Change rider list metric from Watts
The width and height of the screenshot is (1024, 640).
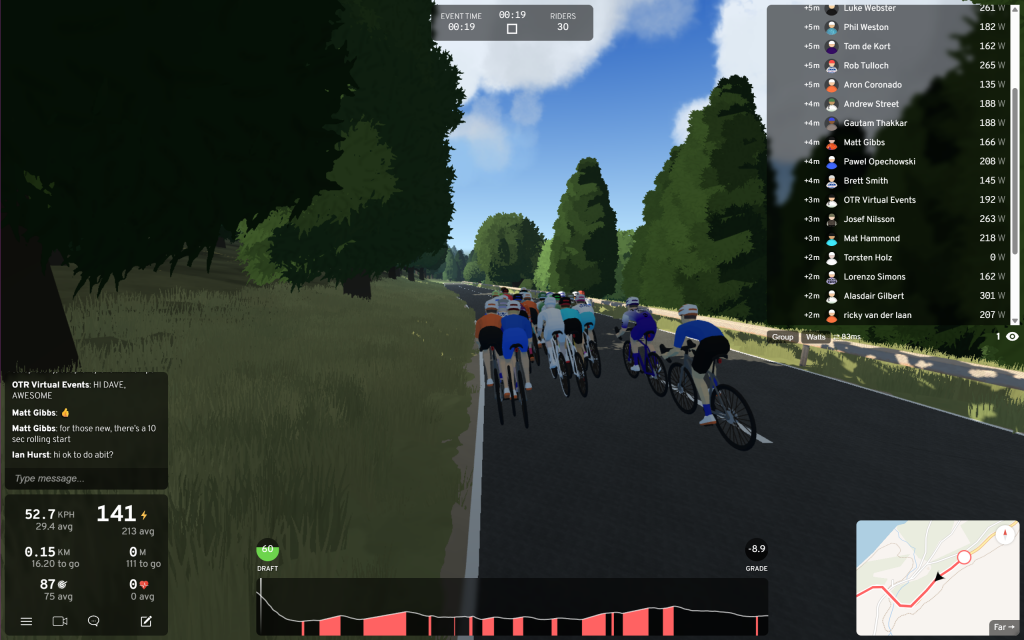(x=816, y=337)
